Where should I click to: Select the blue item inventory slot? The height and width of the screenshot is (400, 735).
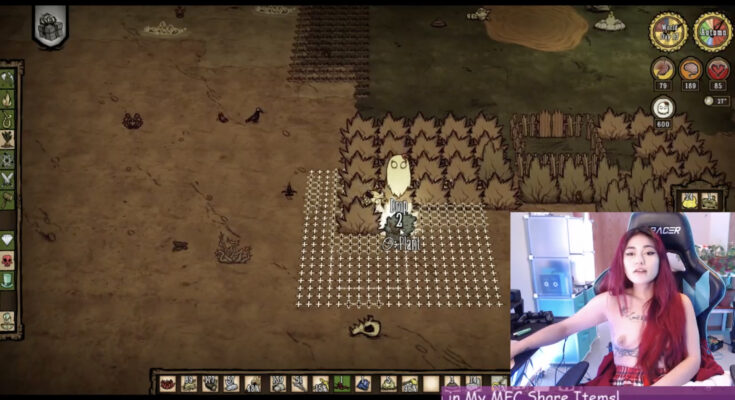tap(364, 383)
